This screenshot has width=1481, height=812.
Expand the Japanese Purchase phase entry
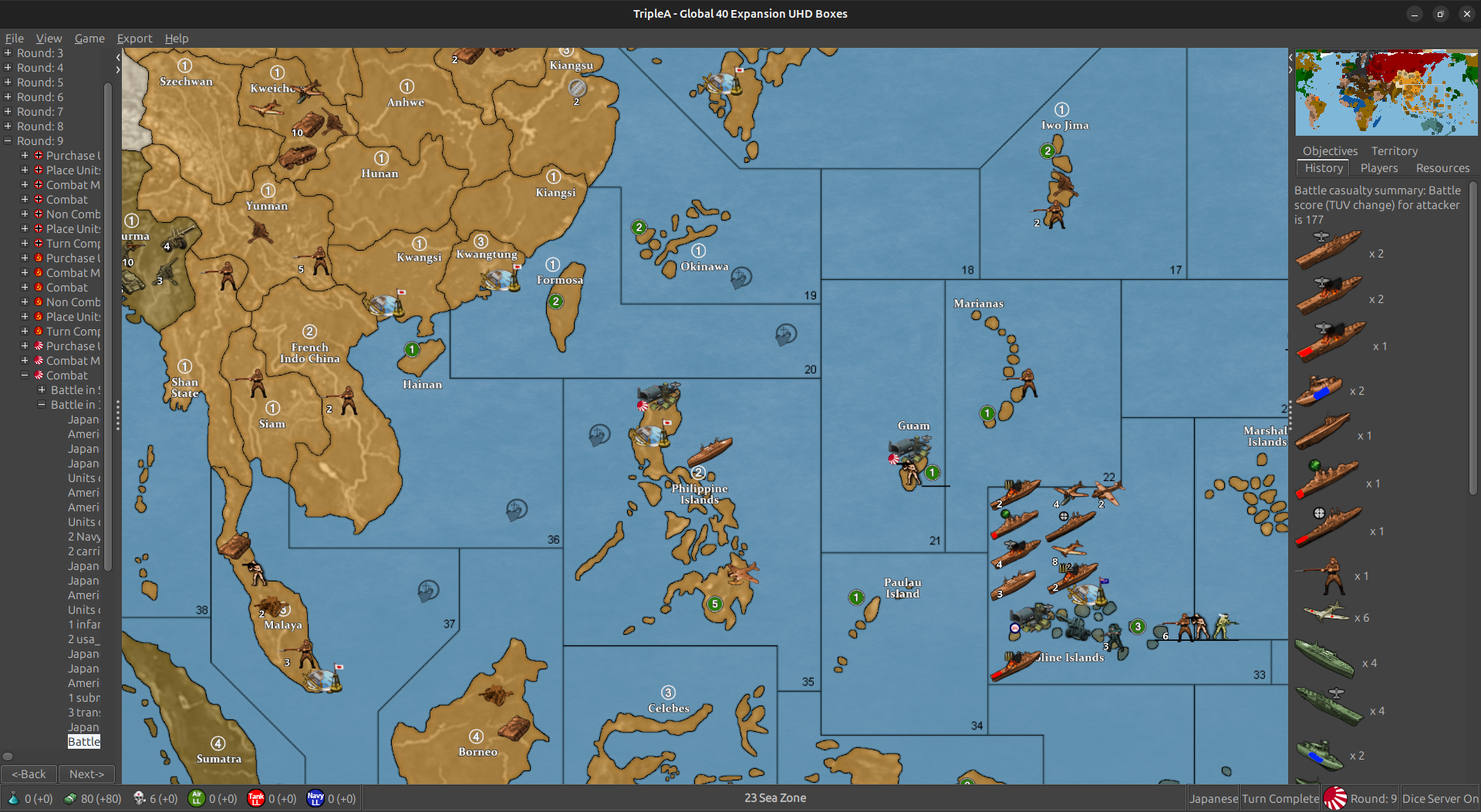pos(24,345)
